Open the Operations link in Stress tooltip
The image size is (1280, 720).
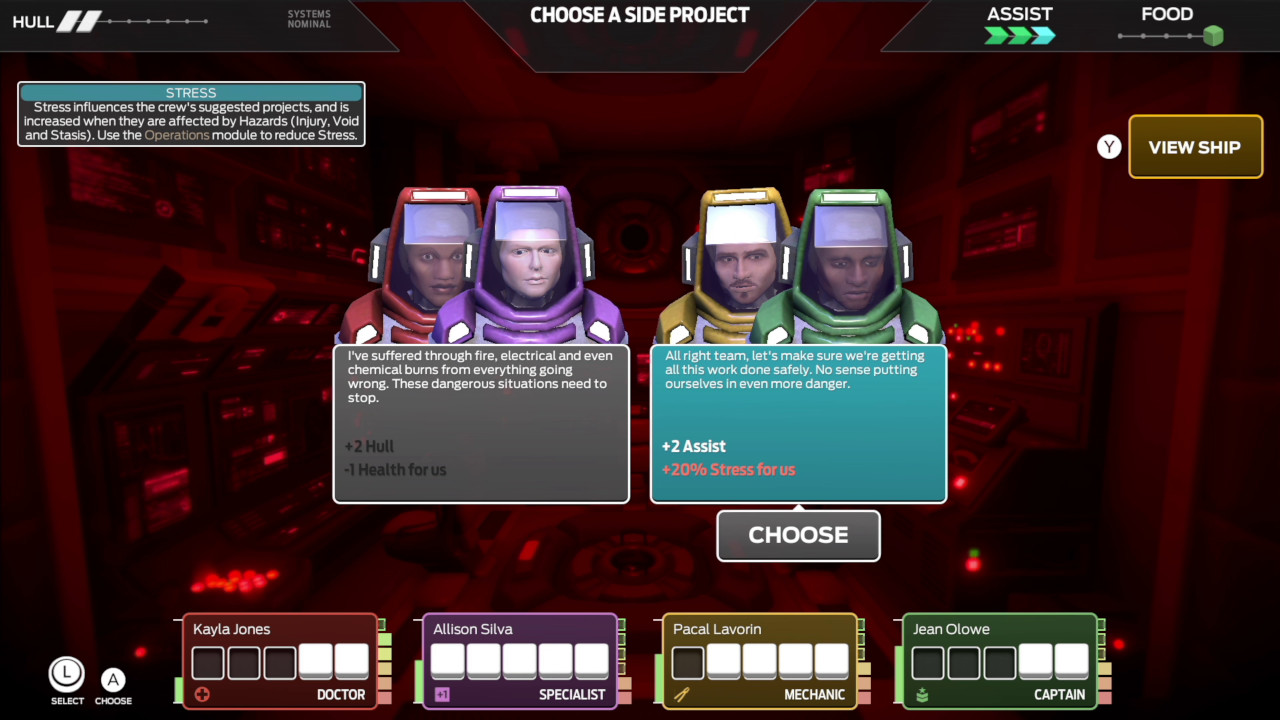(177, 135)
